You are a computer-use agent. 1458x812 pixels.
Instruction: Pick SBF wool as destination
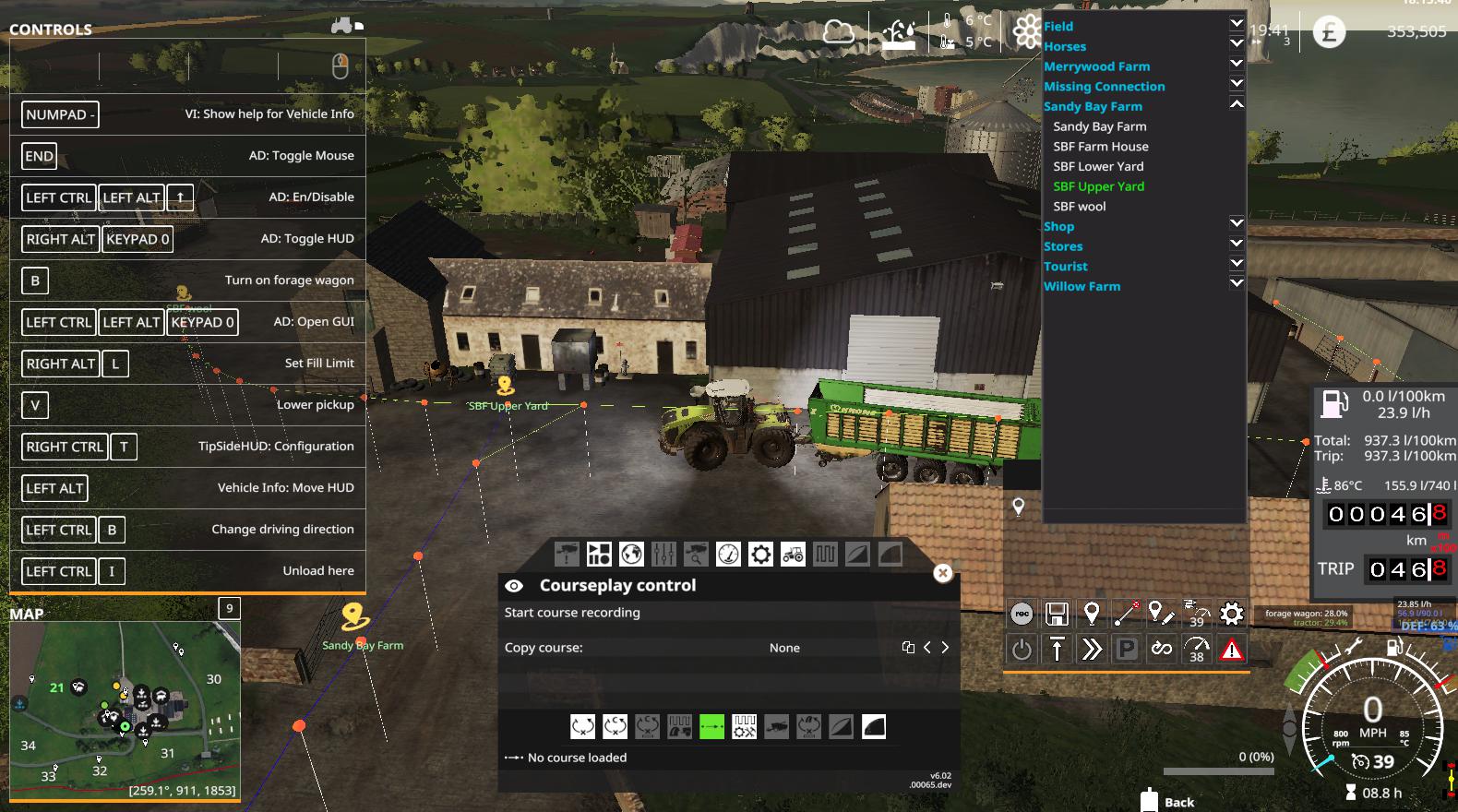coord(1080,207)
